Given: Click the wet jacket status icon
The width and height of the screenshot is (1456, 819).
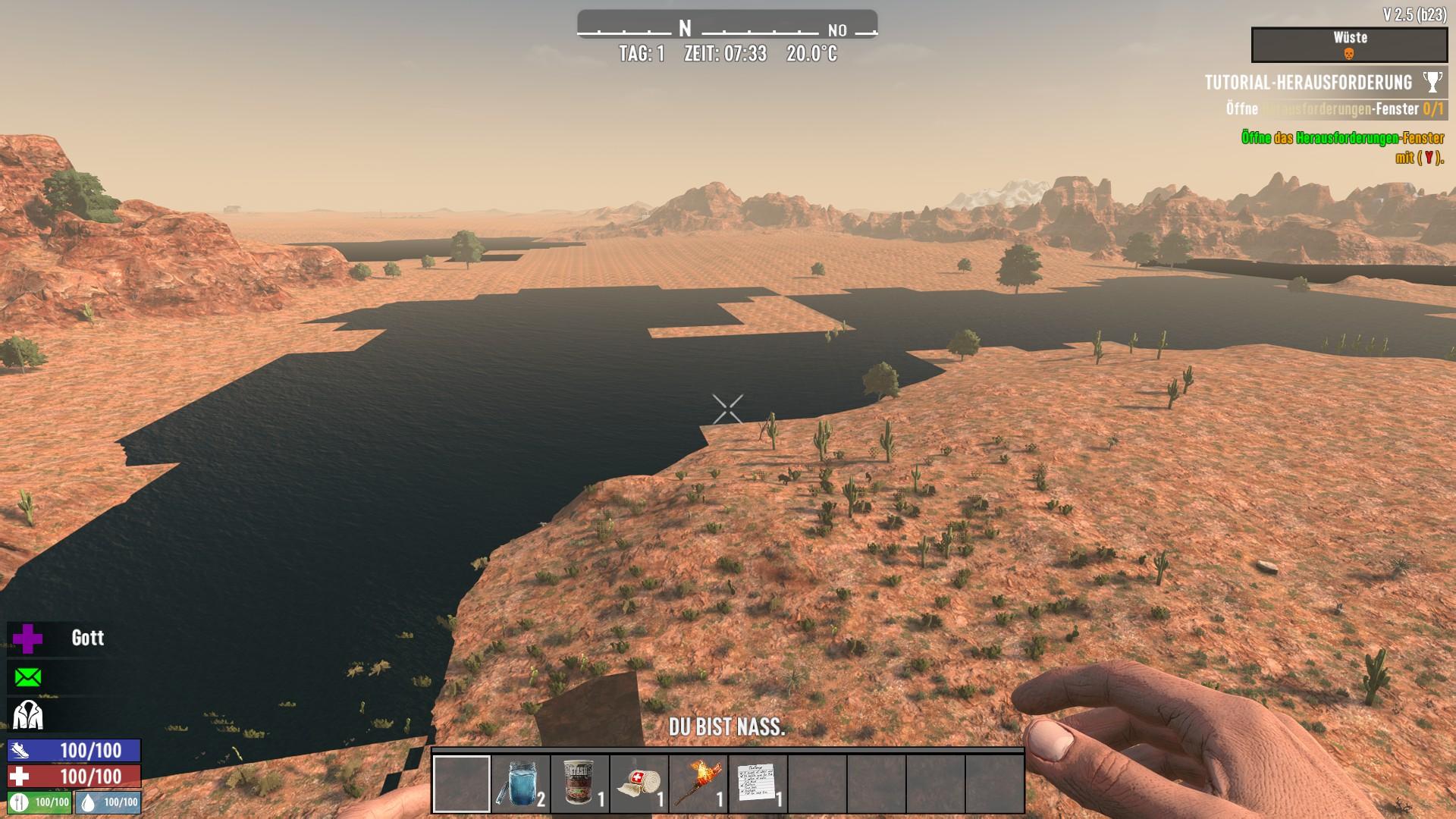Looking at the screenshot, I should coord(28,714).
